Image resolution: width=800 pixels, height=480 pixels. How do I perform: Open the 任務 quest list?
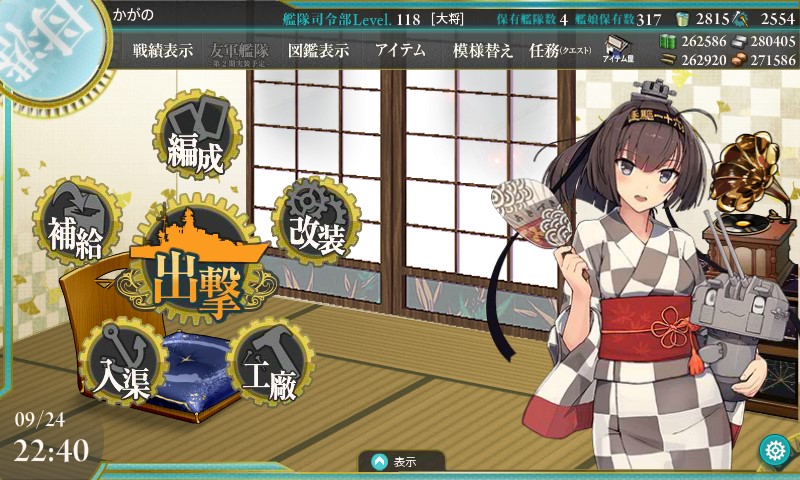(x=560, y=51)
